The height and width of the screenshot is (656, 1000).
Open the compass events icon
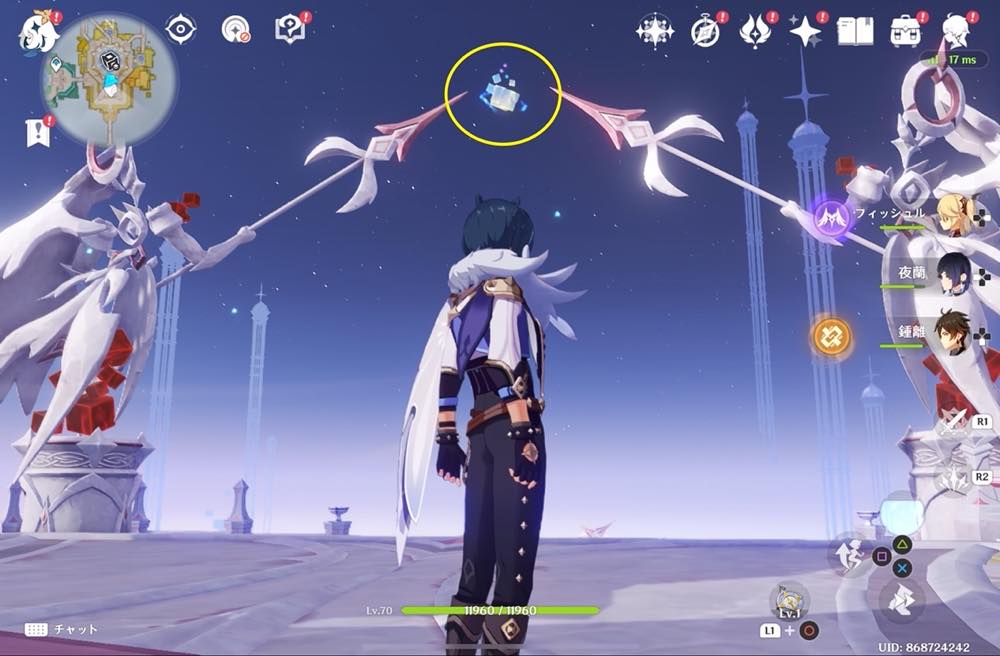705,31
